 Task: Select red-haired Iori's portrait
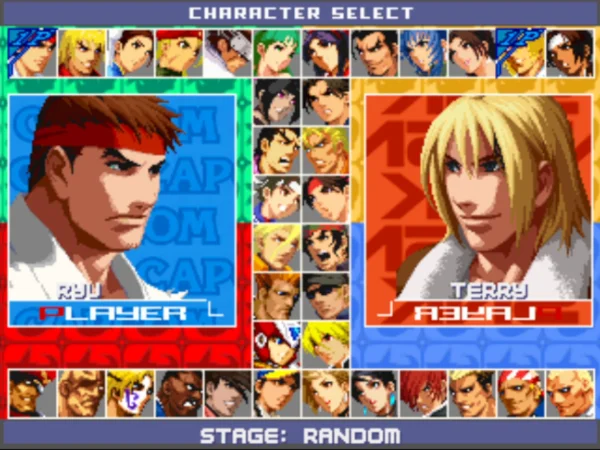tap(421, 393)
